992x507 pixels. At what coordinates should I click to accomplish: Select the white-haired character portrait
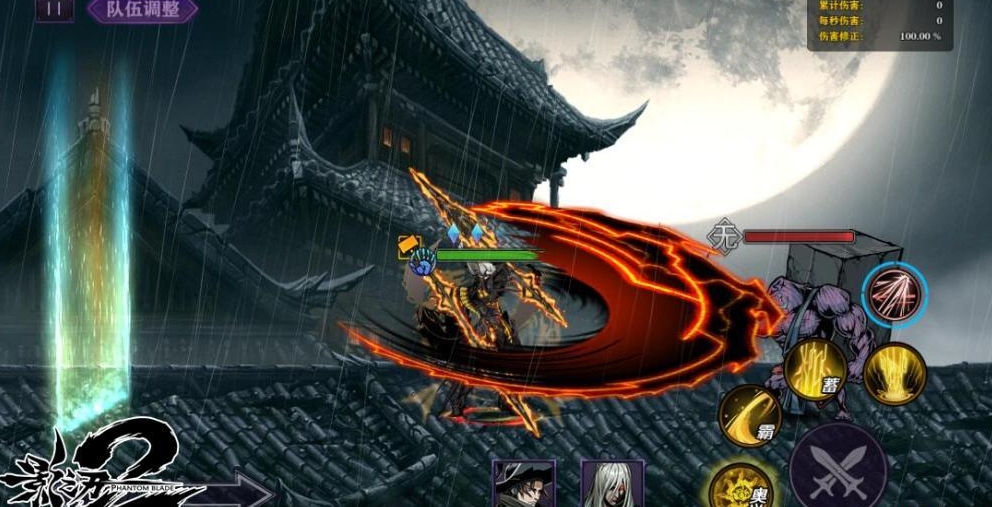(x=613, y=484)
